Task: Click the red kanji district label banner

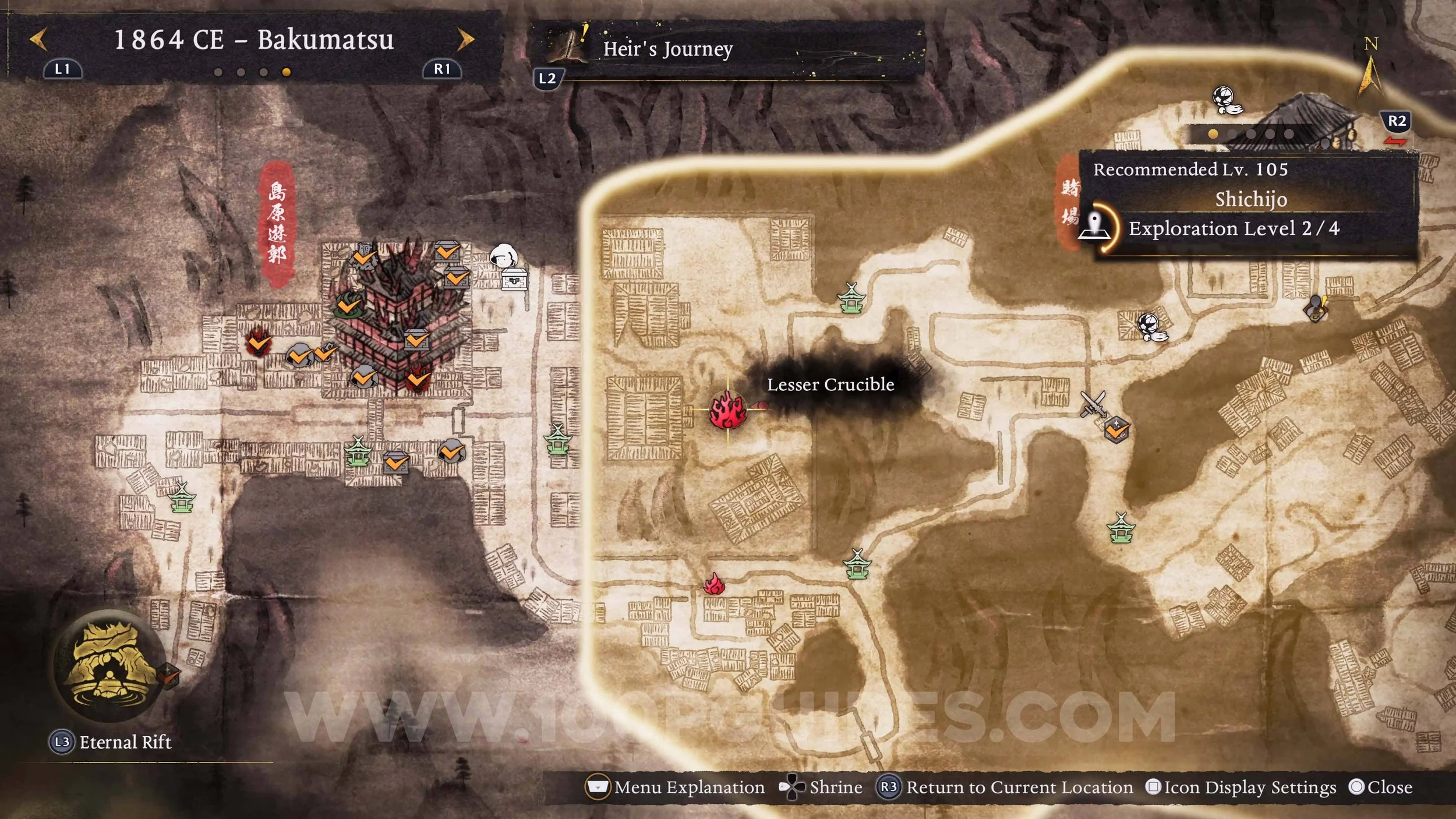Action: click(277, 223)
